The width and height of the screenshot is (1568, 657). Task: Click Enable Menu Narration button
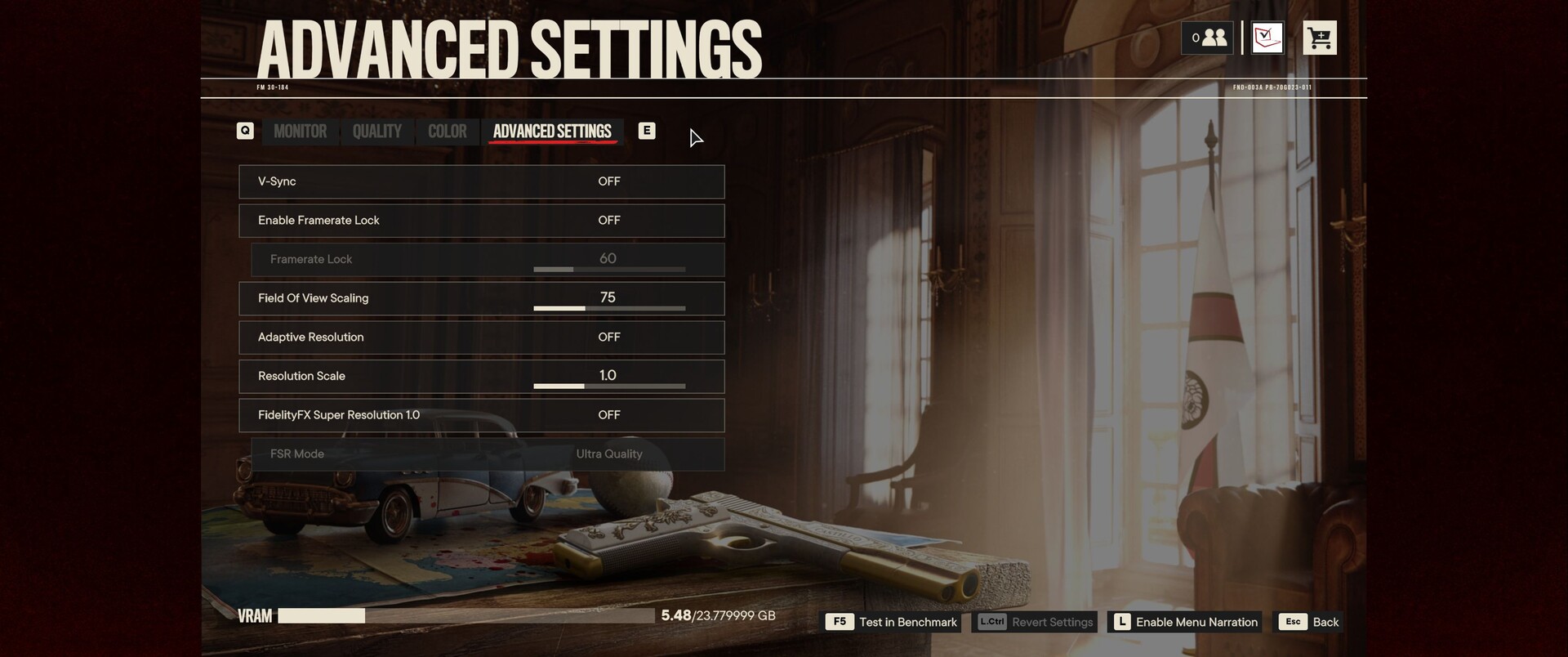1185,622
